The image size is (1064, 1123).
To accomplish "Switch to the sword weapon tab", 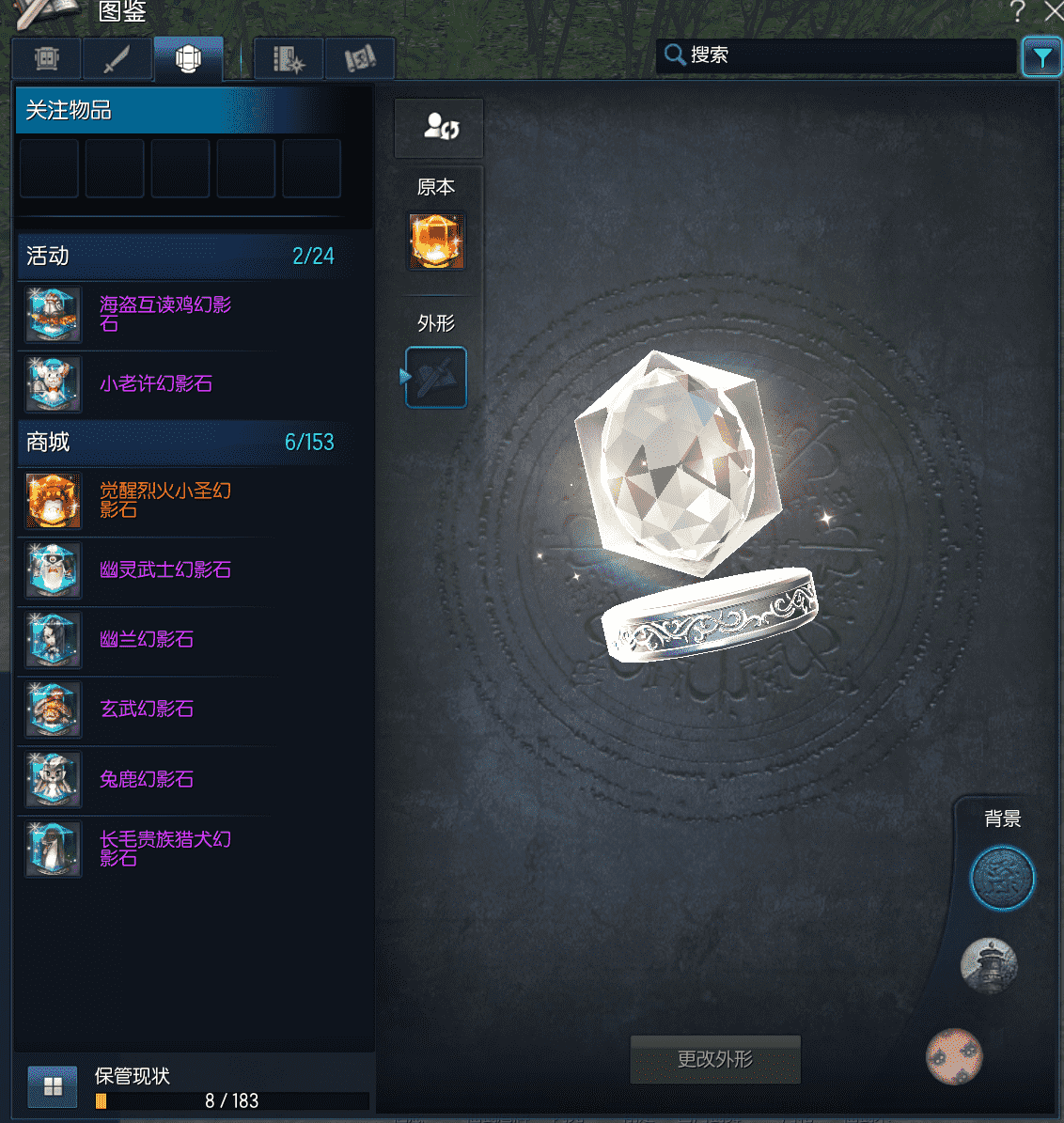I will [117, 59].
